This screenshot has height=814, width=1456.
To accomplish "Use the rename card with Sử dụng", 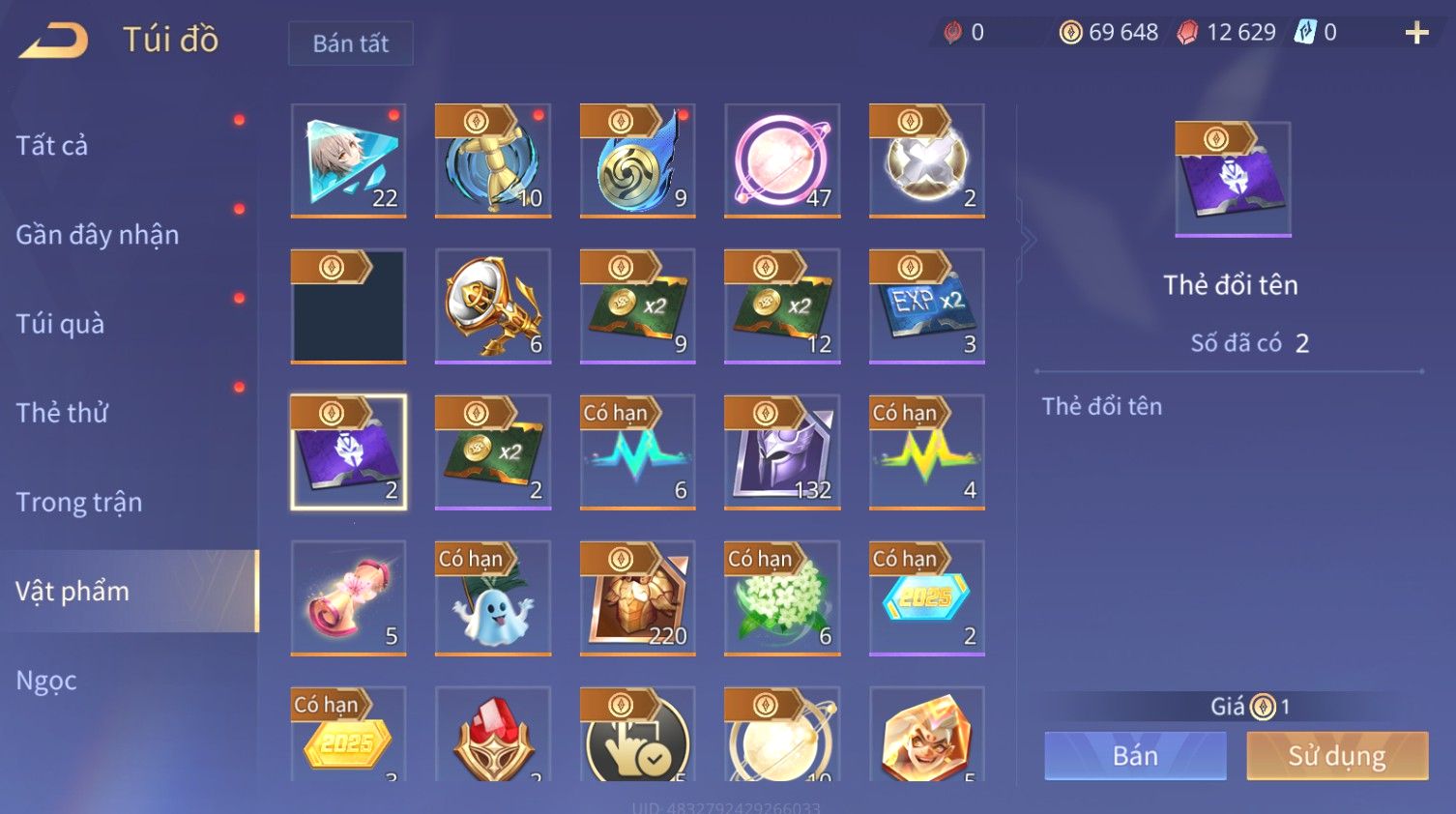I will tap(1337, 755).
